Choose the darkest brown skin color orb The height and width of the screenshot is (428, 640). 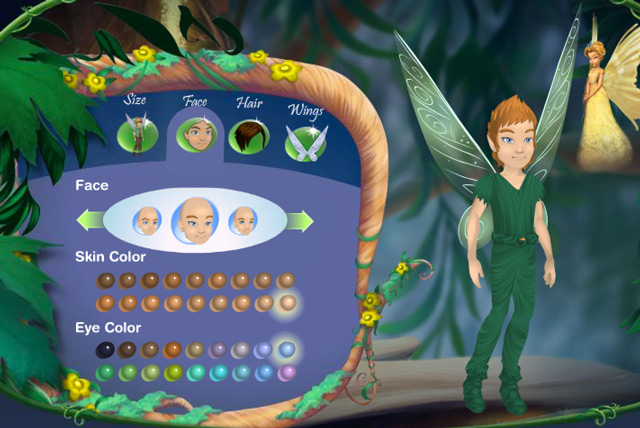105,280
